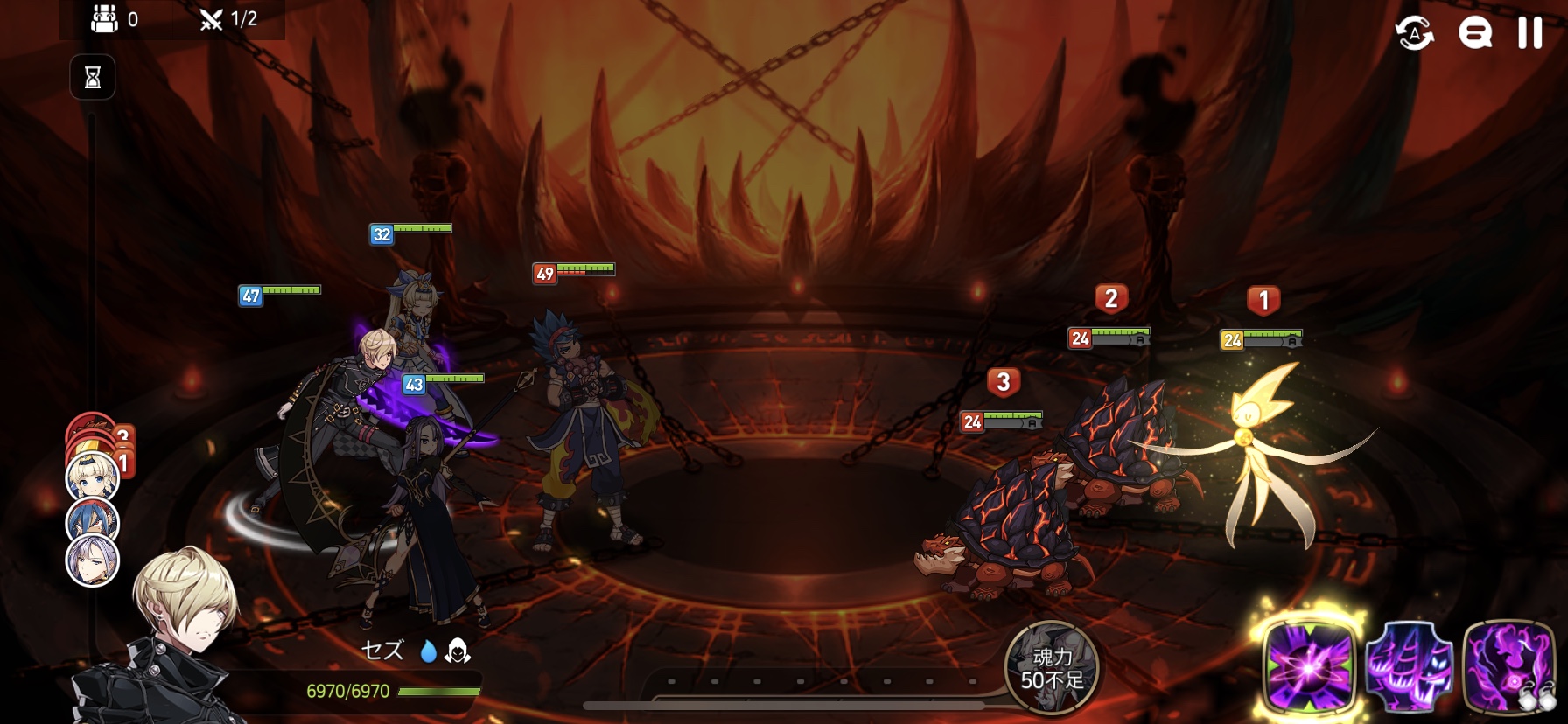This screenshot has height=724, width=1568.
Task: Toggle auto-battle mode
Action: click(x=1414, y=34)
